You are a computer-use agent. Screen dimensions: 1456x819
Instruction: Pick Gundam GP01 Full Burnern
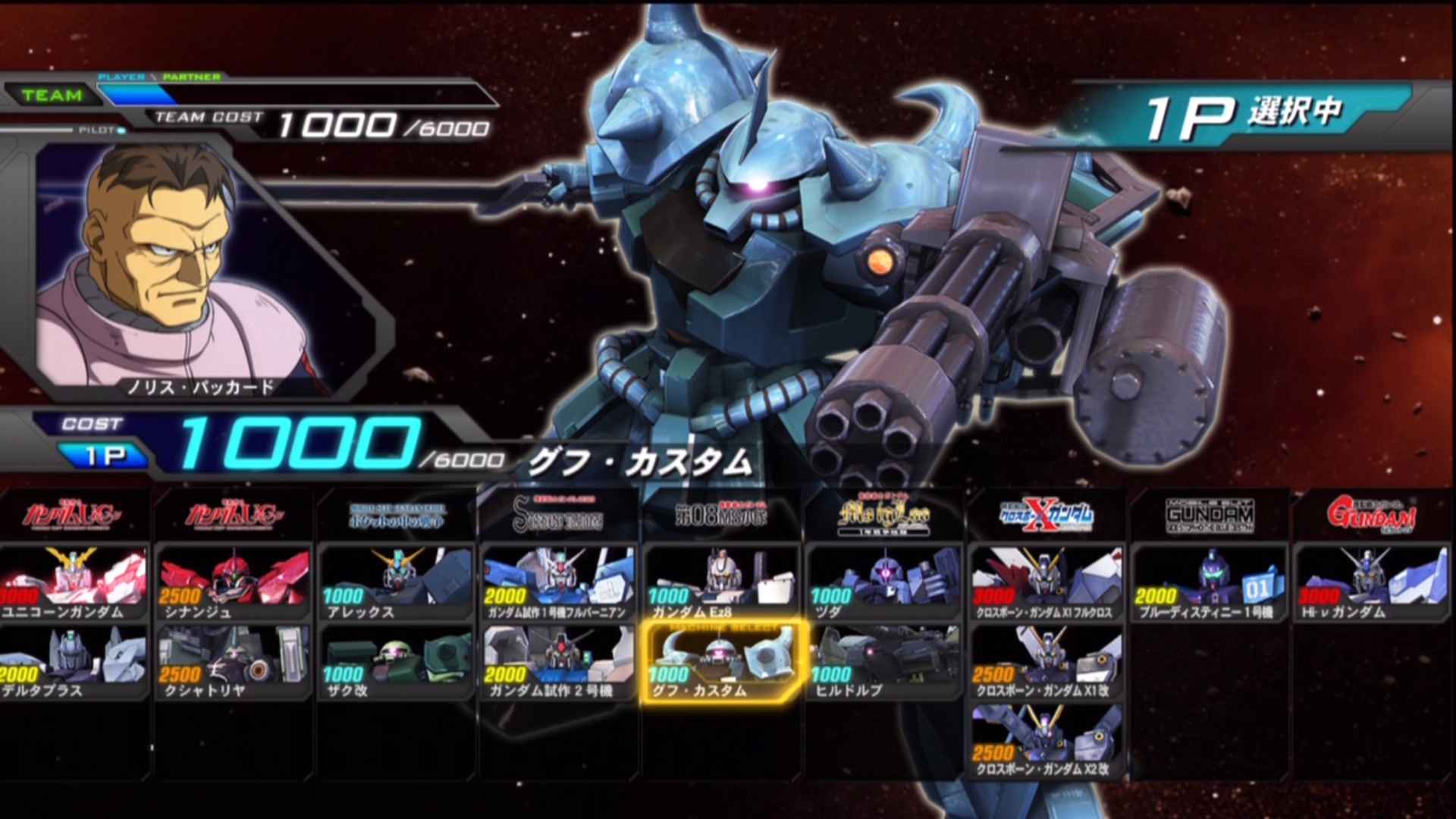tap(559, 584)
